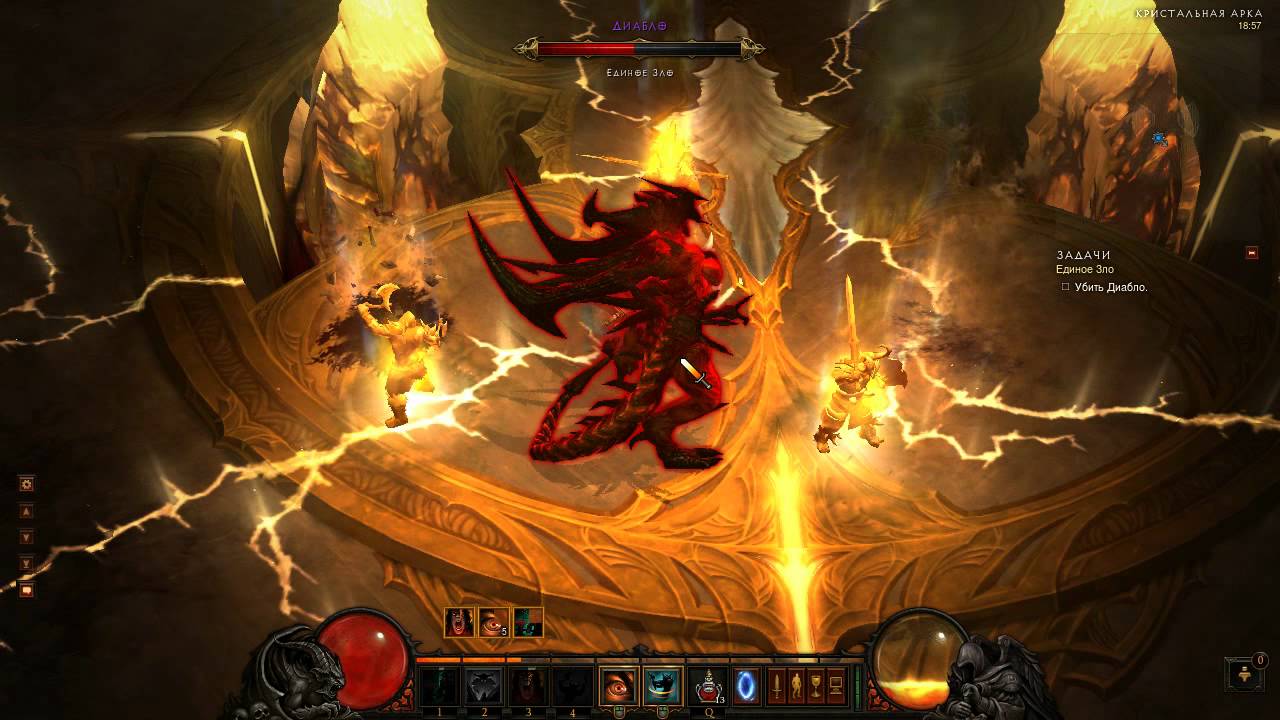Open the notification button in the bottom-right corner

click(1242, 673)
